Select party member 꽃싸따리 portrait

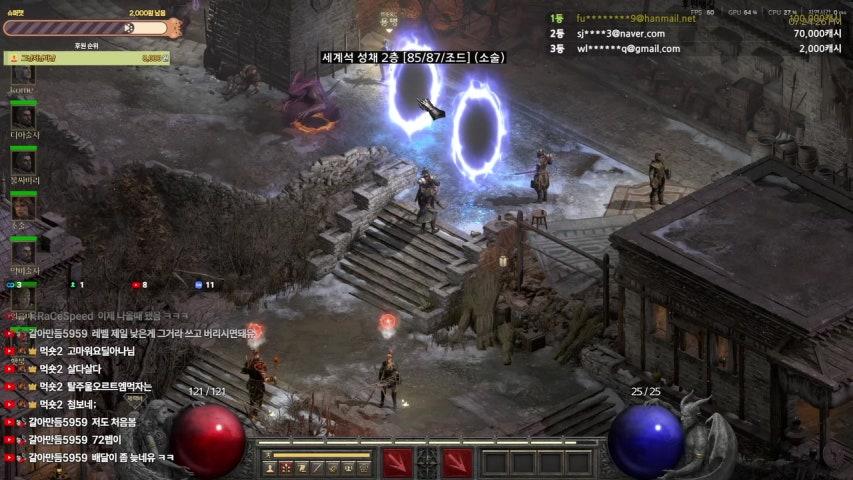23,162
